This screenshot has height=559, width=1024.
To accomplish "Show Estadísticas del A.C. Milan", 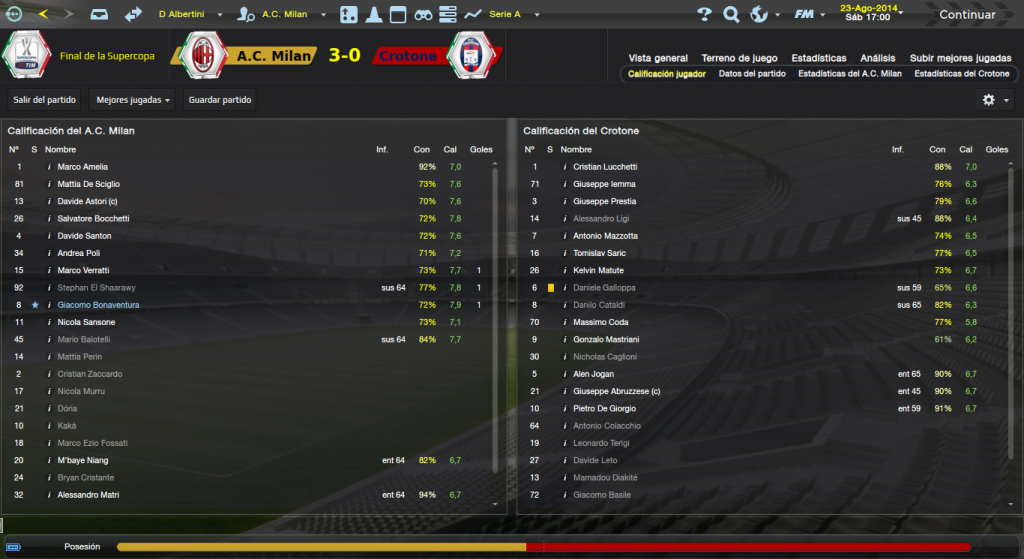I will click(849, 74).
